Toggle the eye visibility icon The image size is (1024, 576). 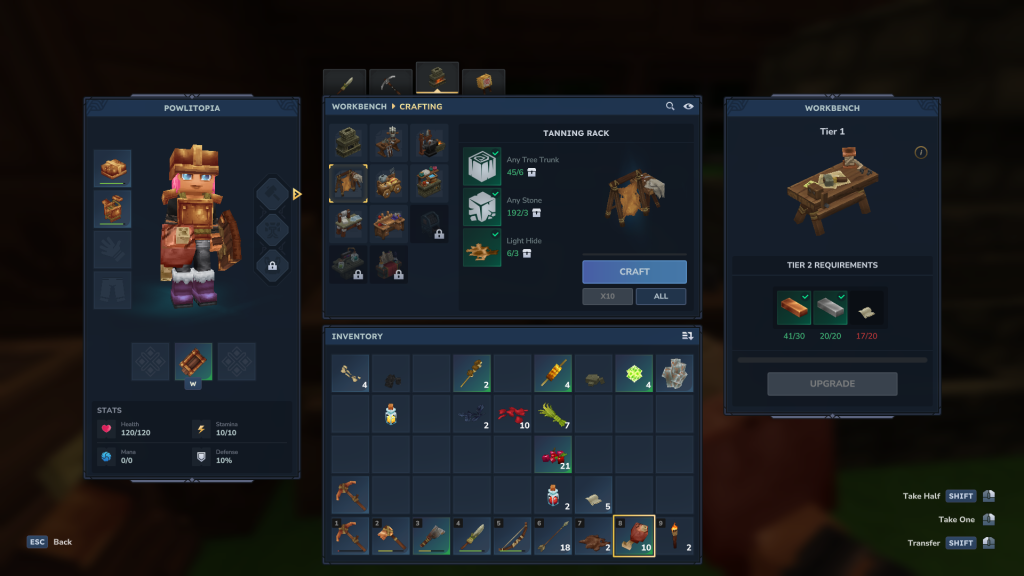689,106
